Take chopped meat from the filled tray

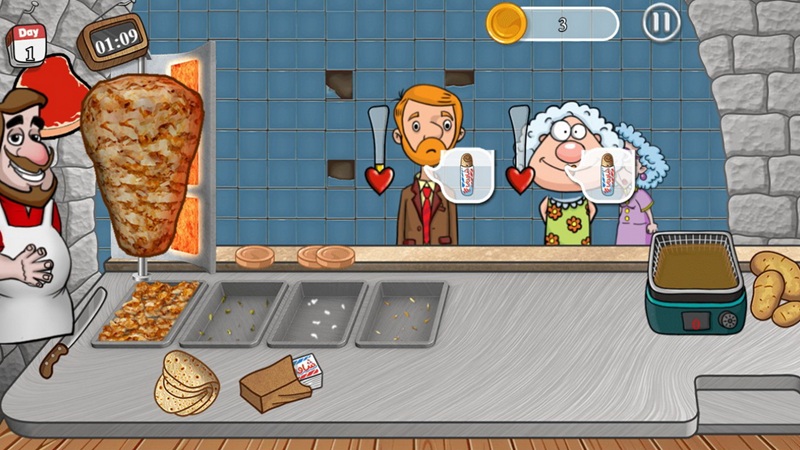pyautogui.click(x=148, y=310)
